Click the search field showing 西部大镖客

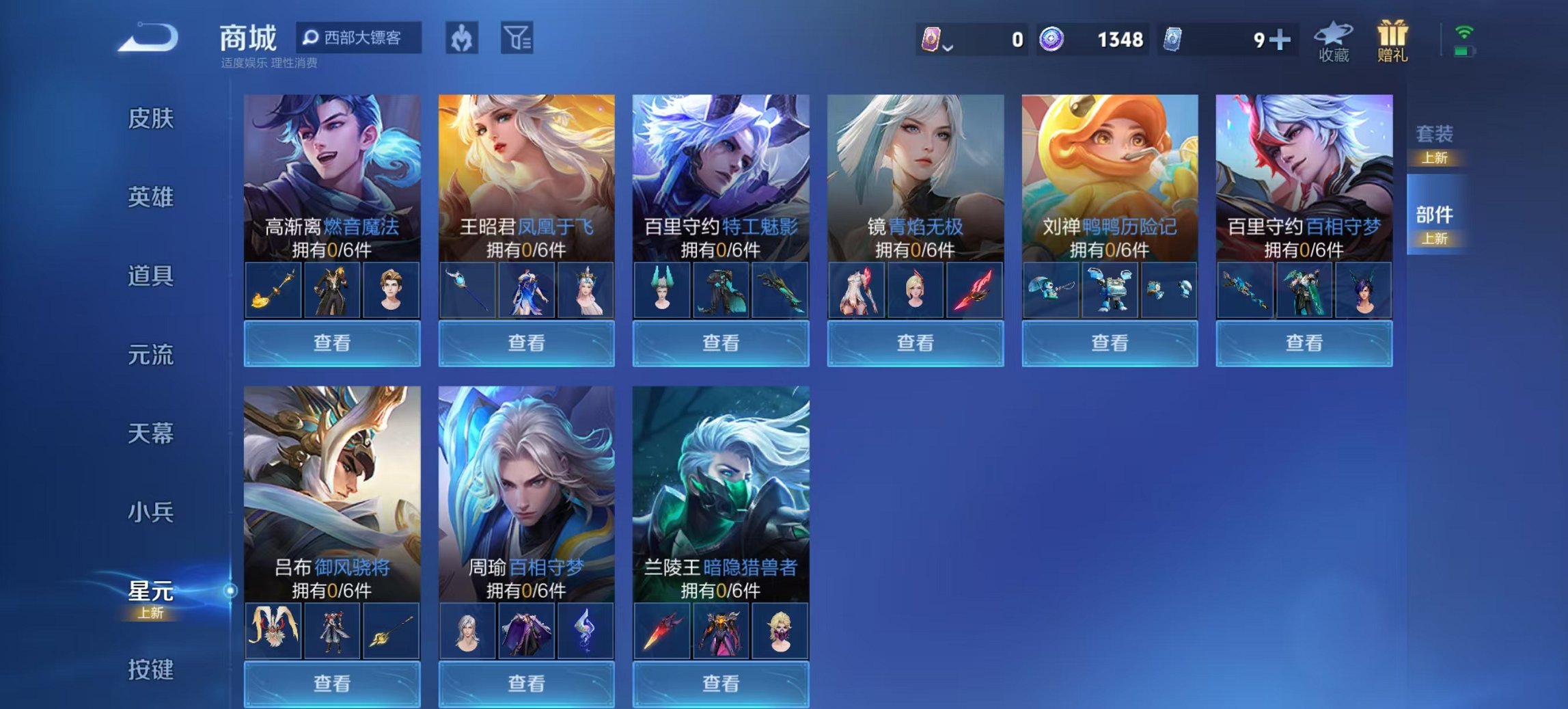click(362, 39)
